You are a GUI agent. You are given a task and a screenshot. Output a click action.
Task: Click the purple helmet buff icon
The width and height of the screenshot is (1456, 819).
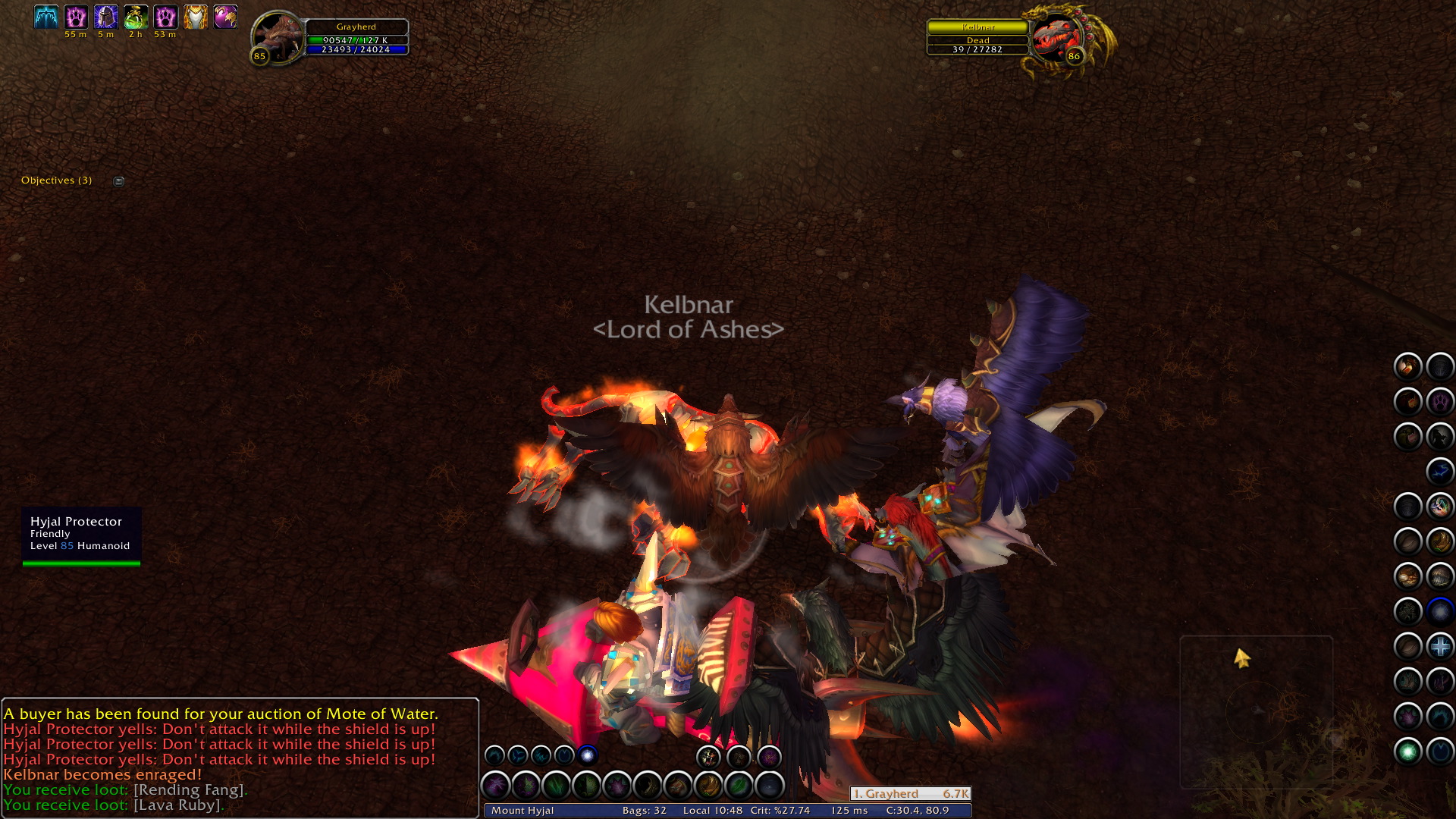pos(105,17)
